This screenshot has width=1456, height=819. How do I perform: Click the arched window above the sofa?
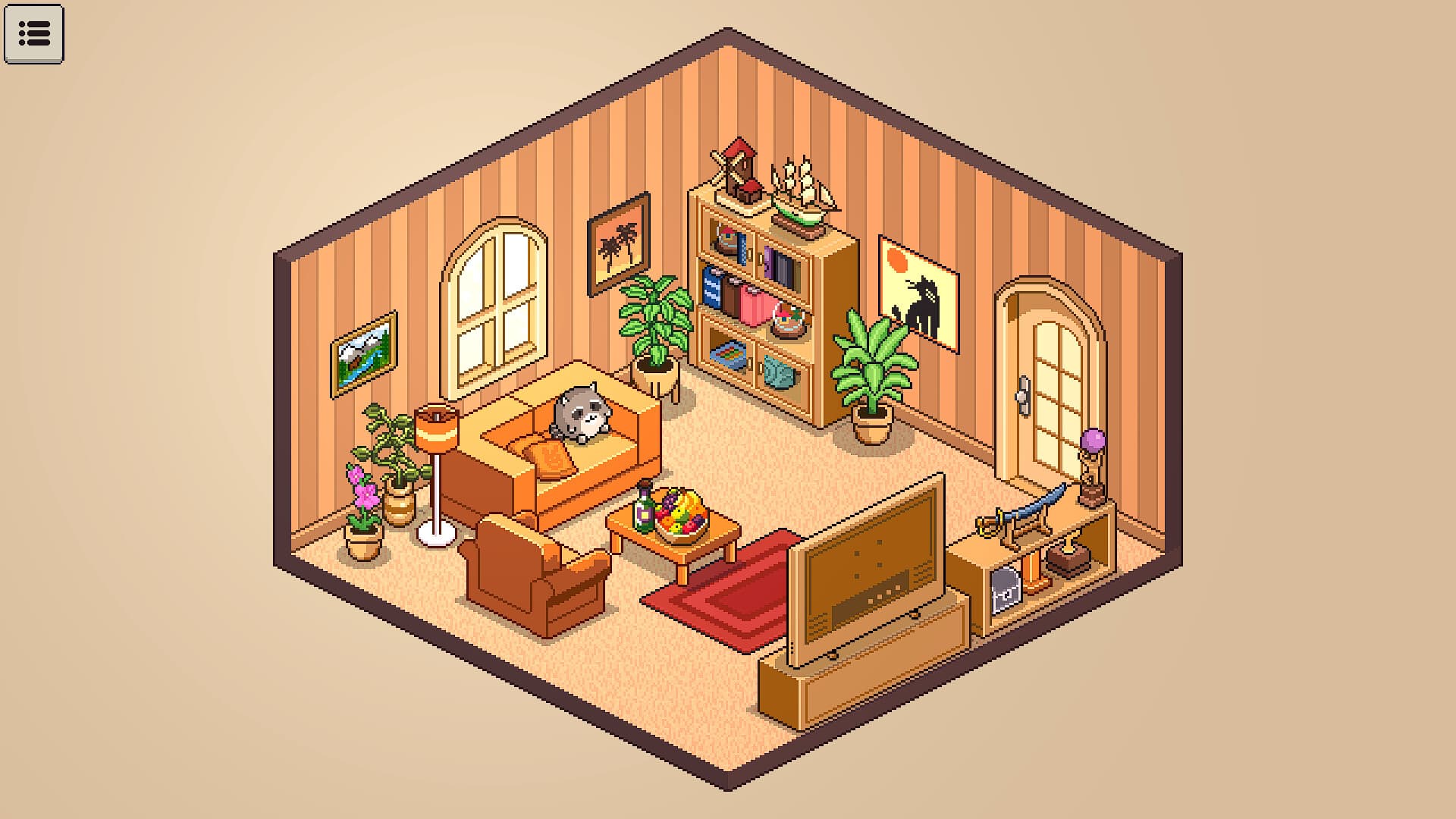point(493,303)
